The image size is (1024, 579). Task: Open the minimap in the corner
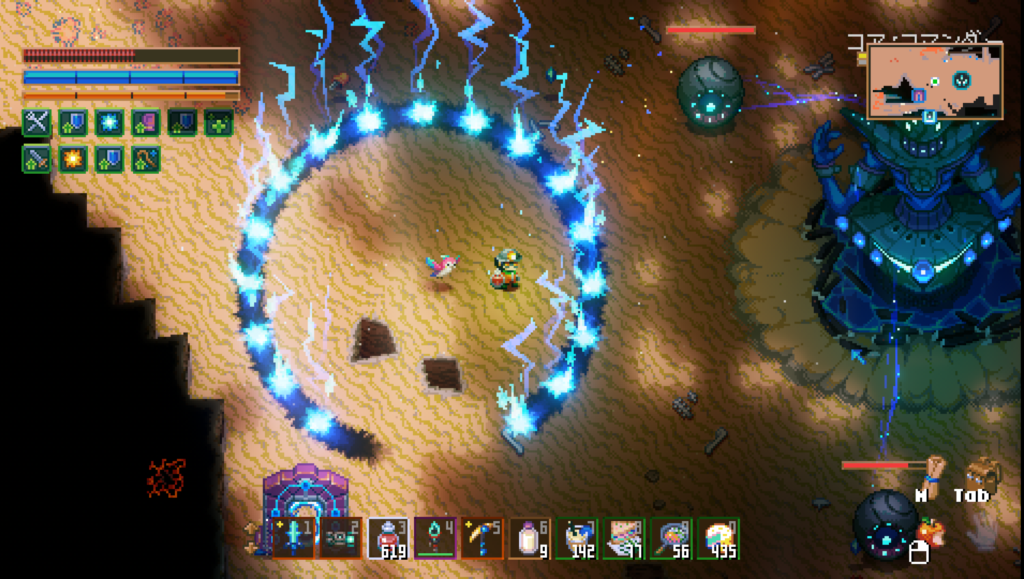[934, 82]
